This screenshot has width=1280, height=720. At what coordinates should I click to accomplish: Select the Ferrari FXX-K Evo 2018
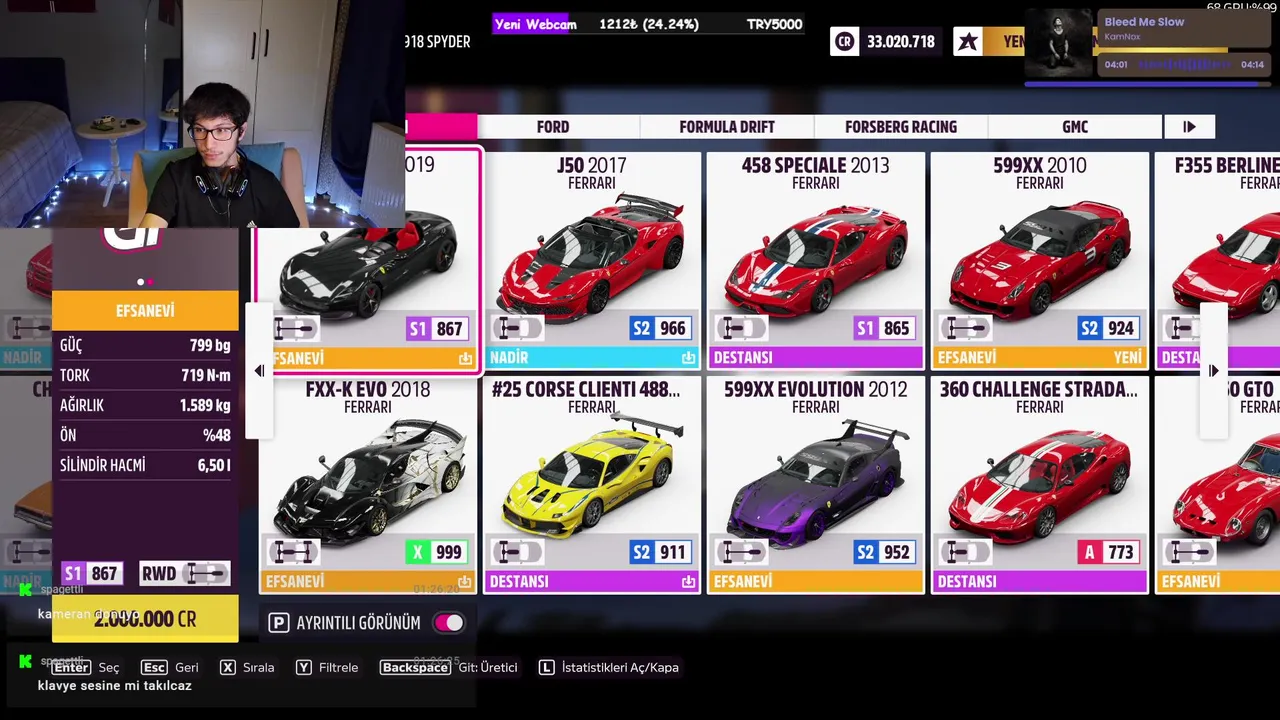tap(368, 484)
